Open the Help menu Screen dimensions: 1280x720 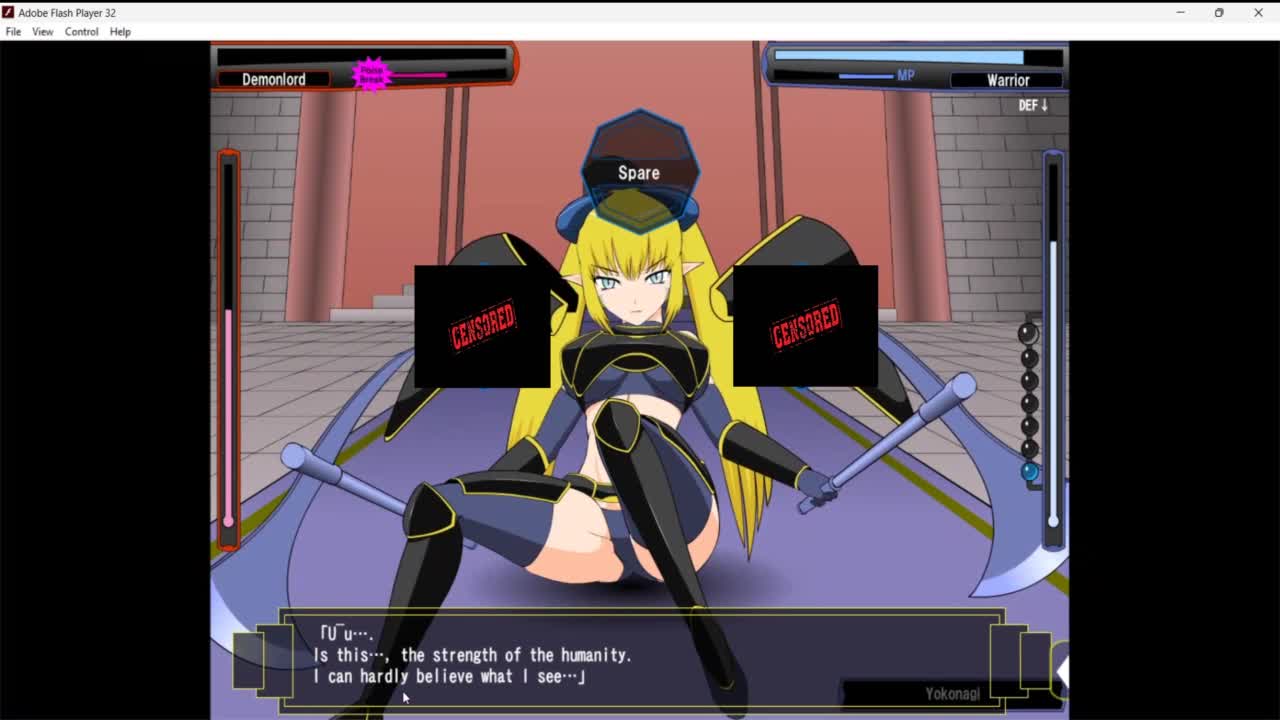pos(120,32)
